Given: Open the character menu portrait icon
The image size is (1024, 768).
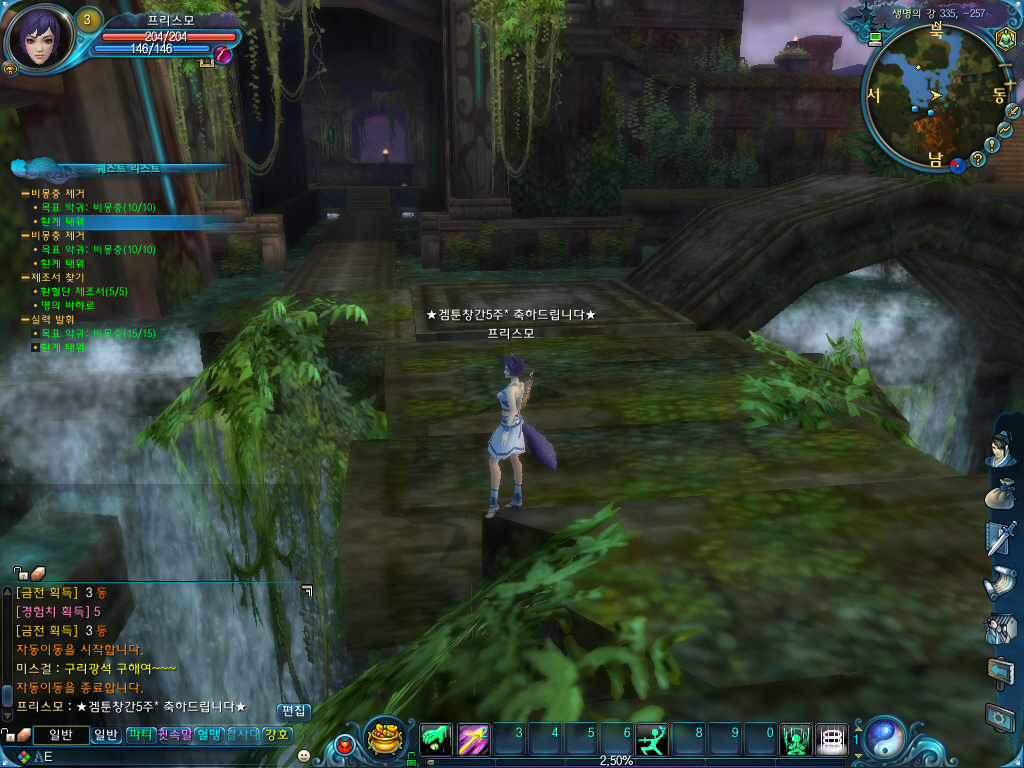Looking at the screenshot, I should coord(1000,448).
